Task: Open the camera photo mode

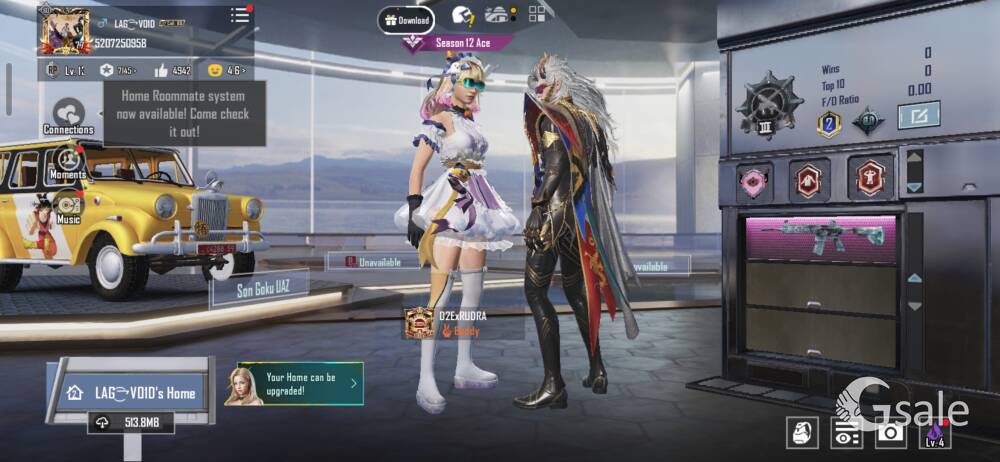Action: 889,432
